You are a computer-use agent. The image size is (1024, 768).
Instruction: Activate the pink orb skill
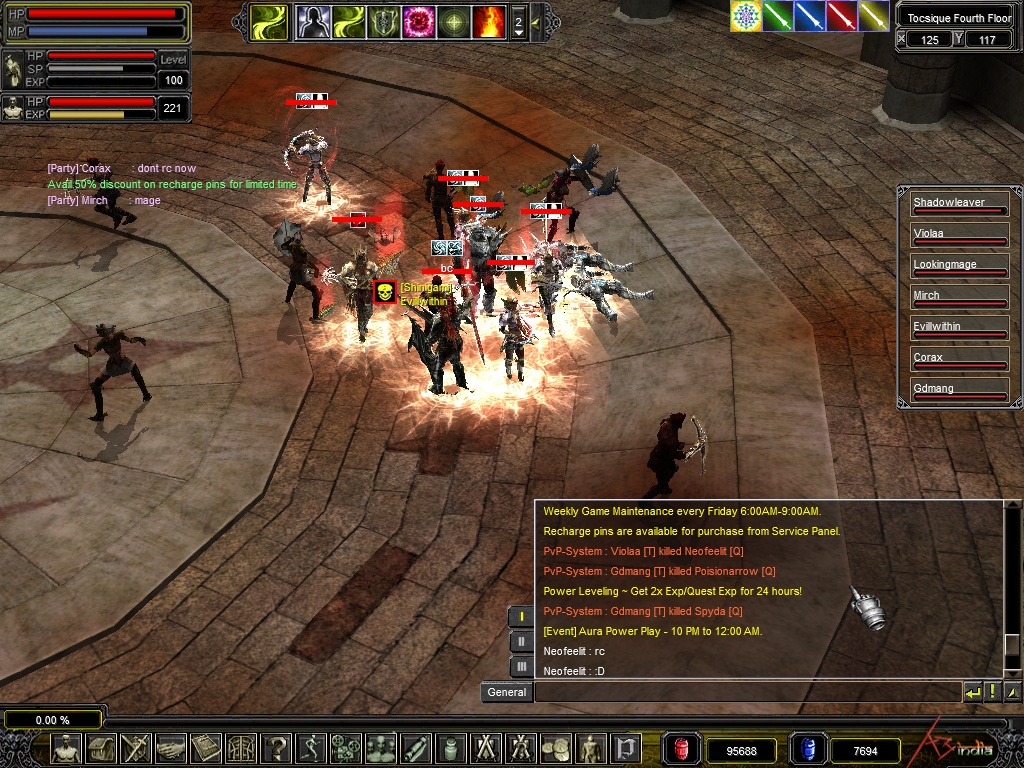pos(418,22)
